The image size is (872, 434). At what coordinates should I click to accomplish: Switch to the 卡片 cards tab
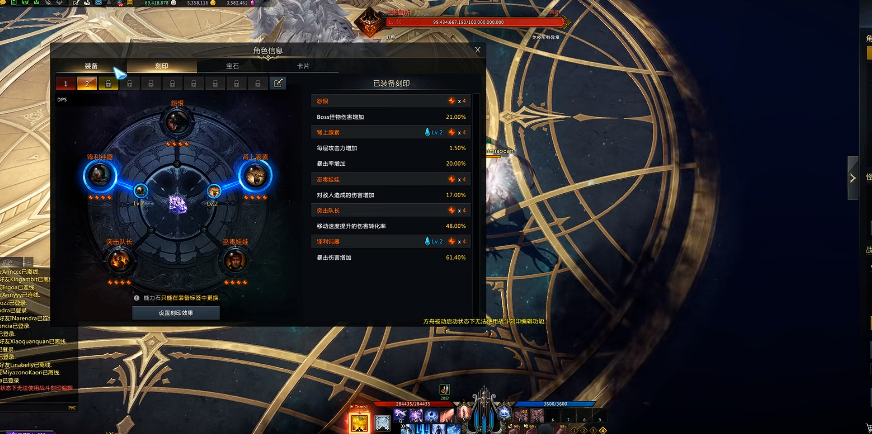pyautogui.click(x=302, y=66)
